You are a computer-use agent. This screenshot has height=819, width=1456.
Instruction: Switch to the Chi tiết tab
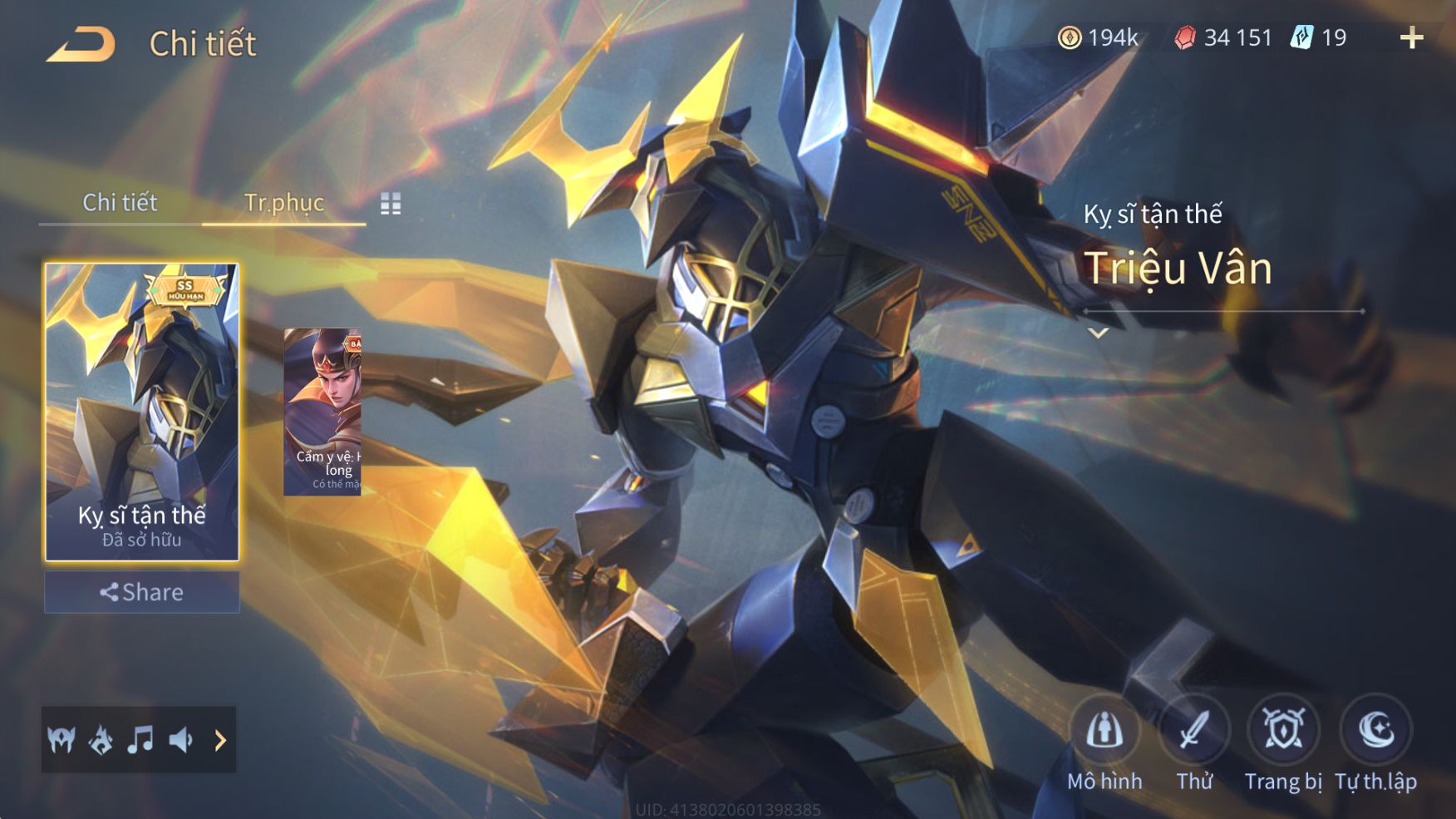[x=120, y=202]
